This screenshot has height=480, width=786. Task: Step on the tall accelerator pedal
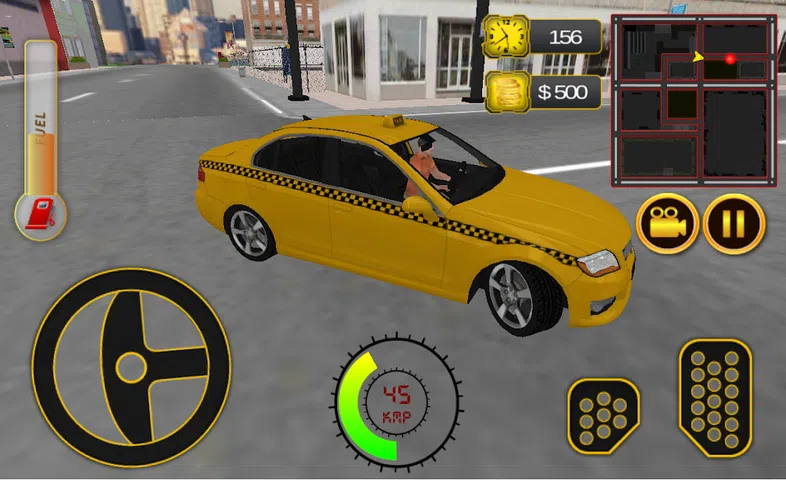coord(715,397)
